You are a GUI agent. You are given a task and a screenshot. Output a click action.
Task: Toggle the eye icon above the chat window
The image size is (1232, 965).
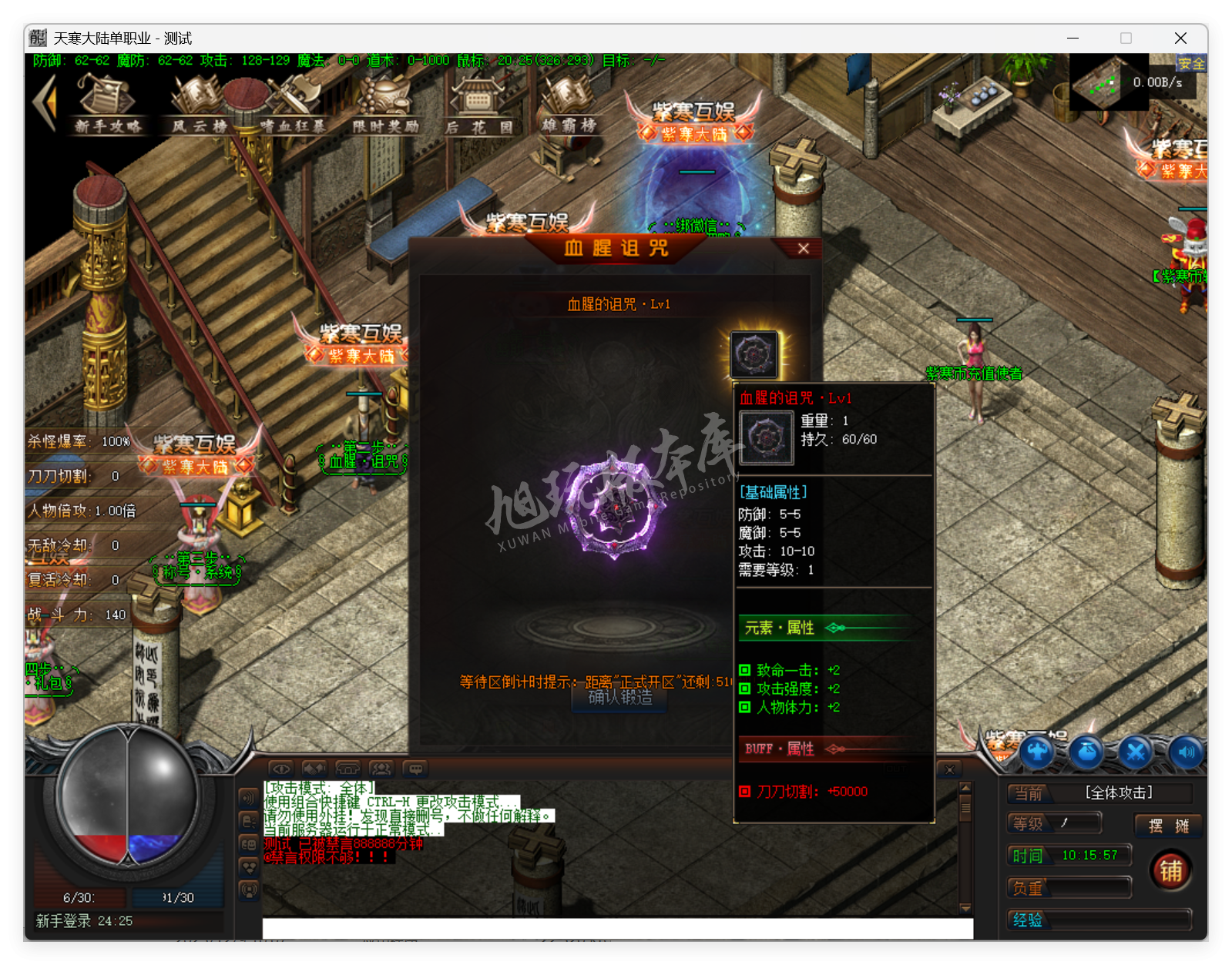[x=281, y=768]
